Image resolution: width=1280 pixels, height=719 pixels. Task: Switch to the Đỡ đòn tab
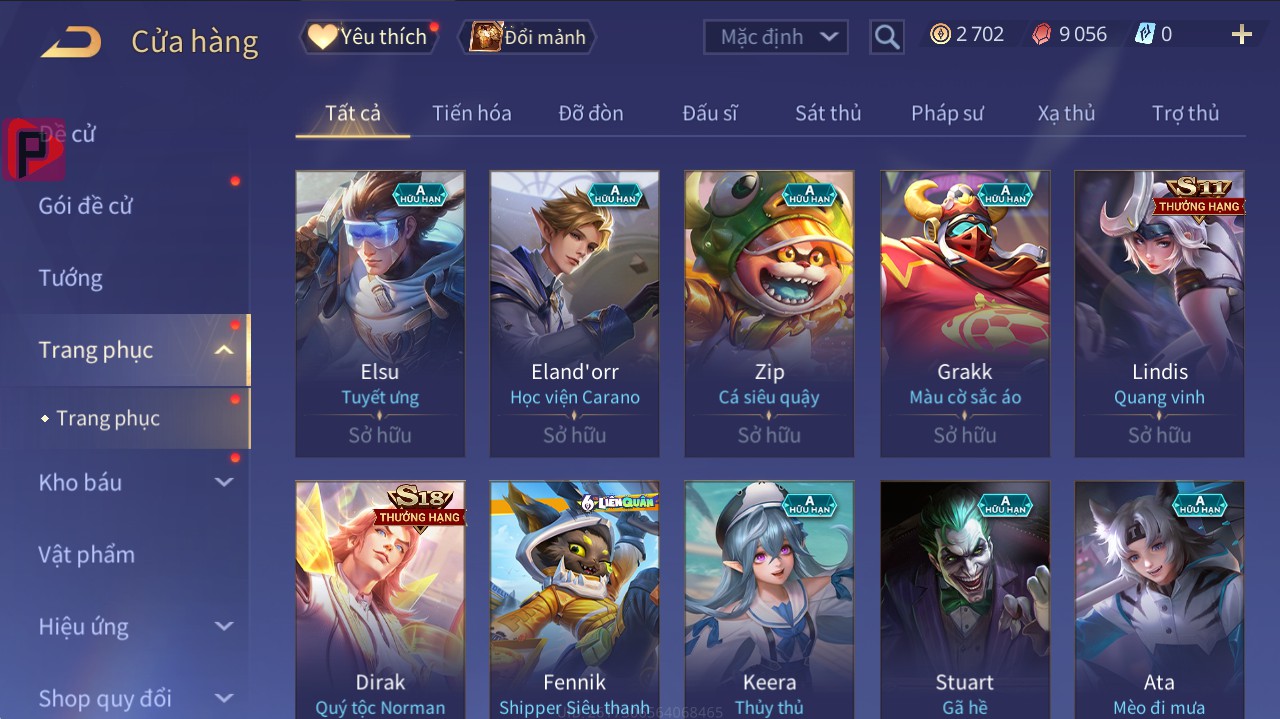click(x=590, y=113)
